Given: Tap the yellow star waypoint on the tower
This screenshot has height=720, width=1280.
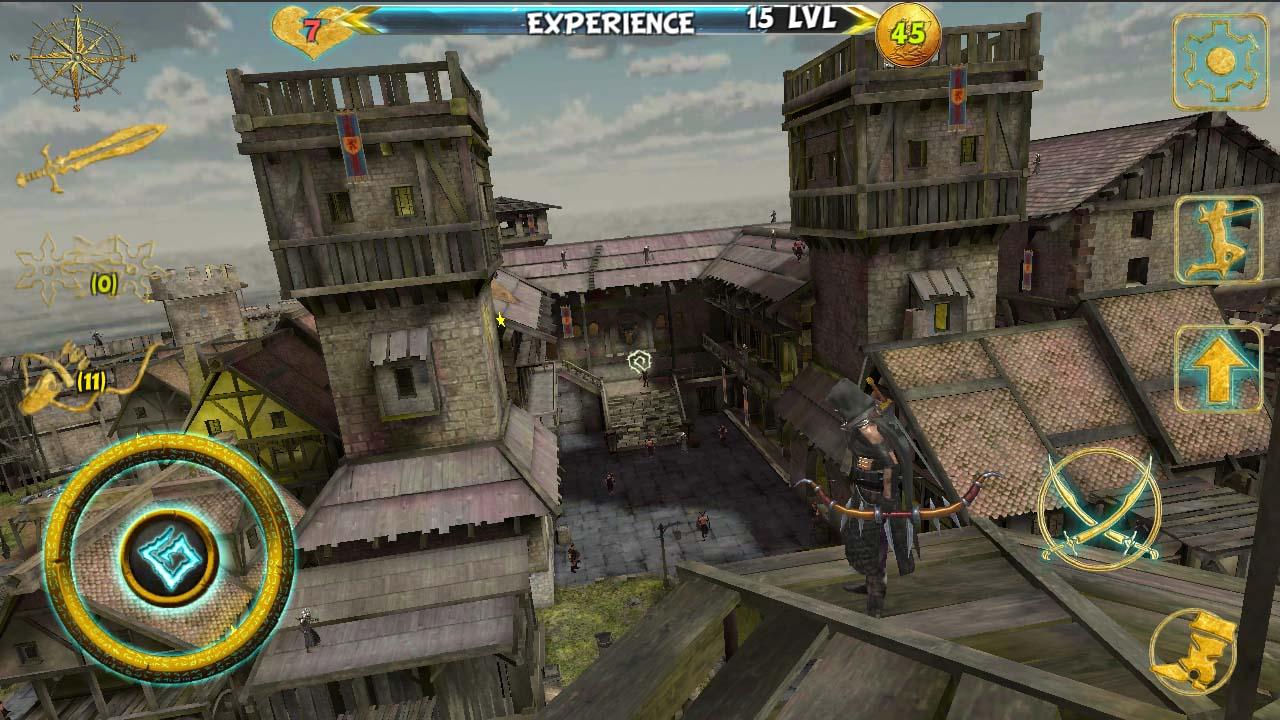Looking at the screenshot, I should pyautogui.click(x=499, y=322).
